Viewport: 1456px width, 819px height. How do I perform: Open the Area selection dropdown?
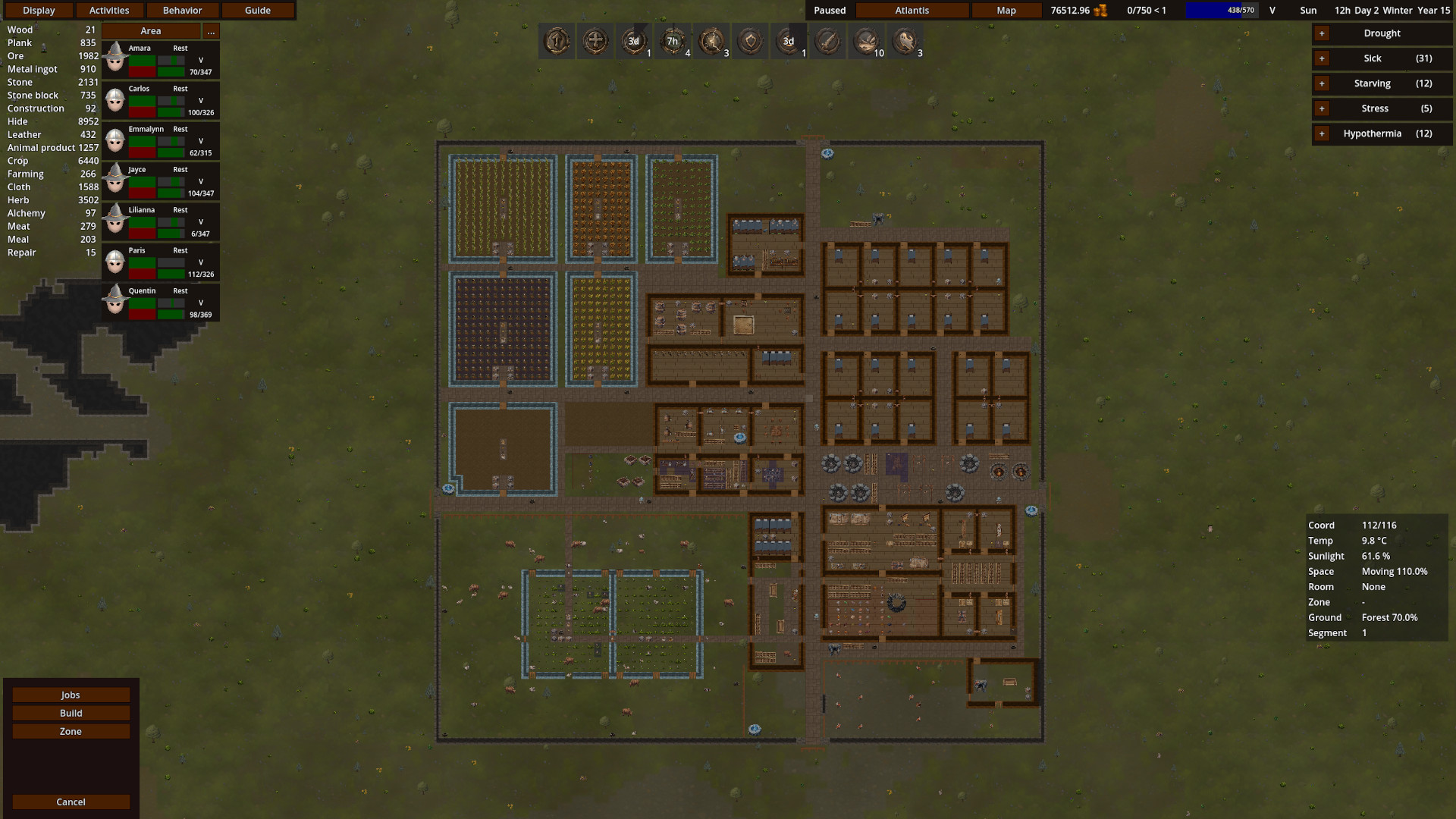click(x=150, y=30)
